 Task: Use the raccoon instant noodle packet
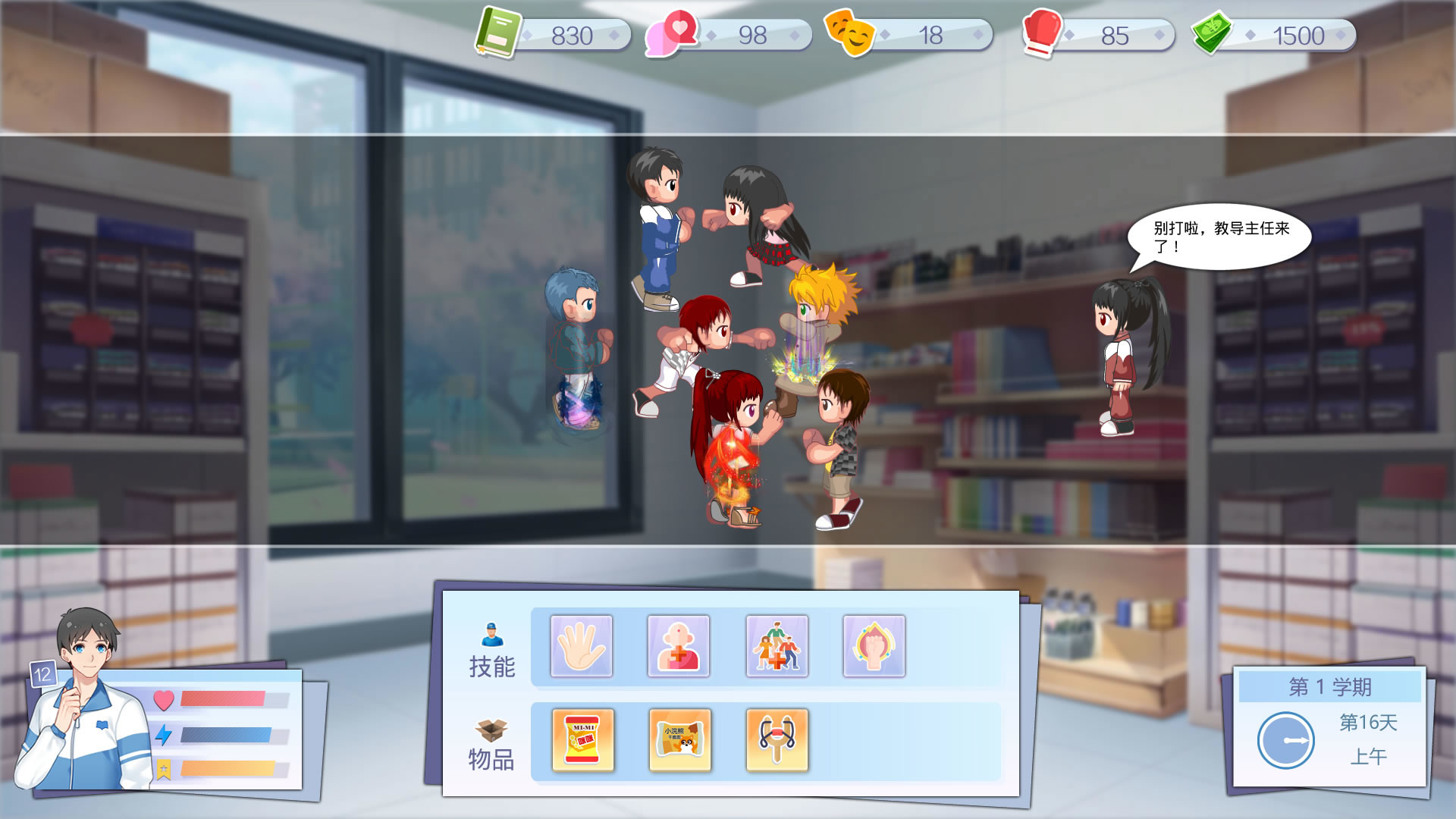click(679, 740)
